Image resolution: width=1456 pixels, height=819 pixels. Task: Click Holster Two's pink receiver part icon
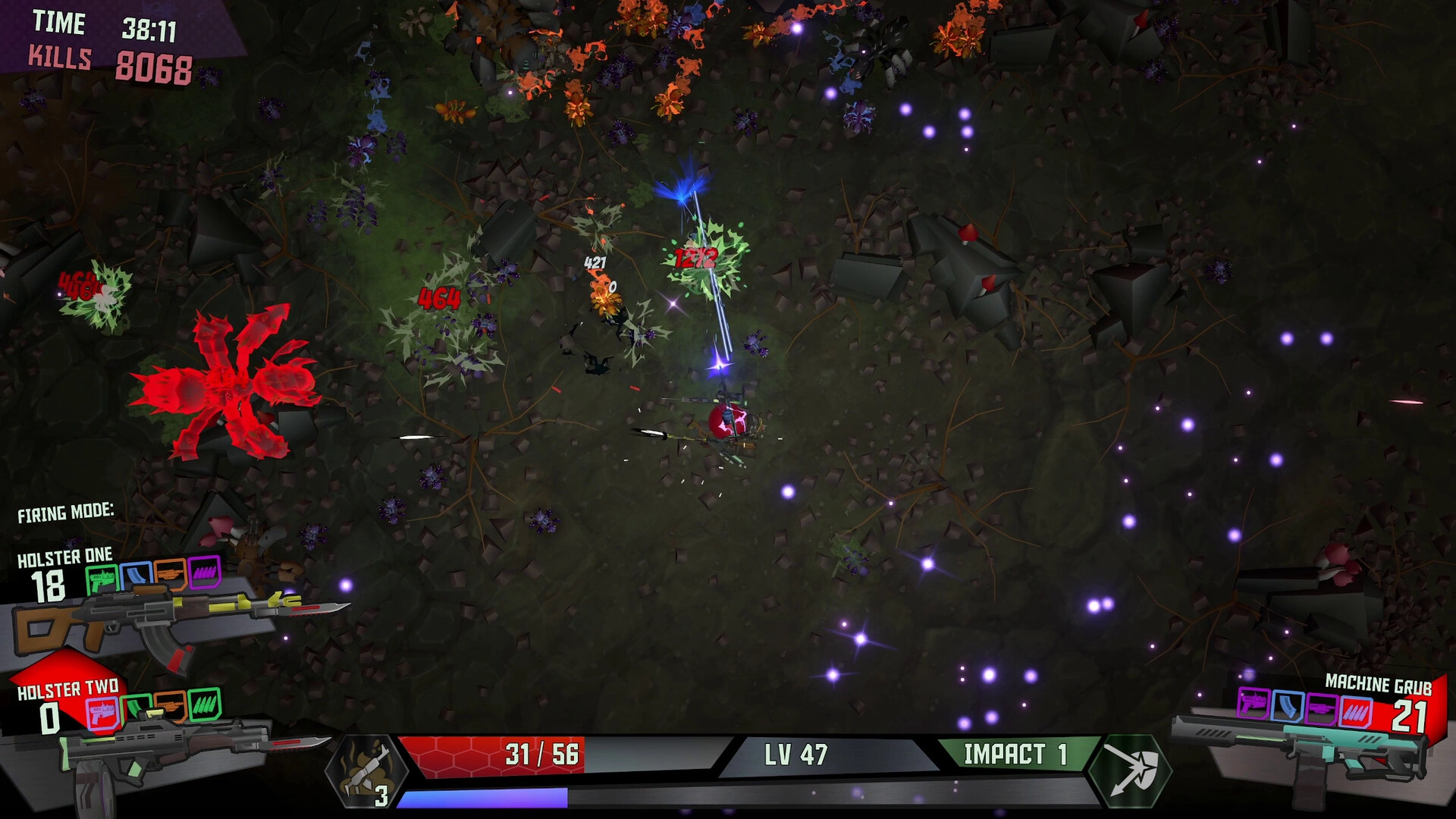pyautogui.click(x=102, y=714)
